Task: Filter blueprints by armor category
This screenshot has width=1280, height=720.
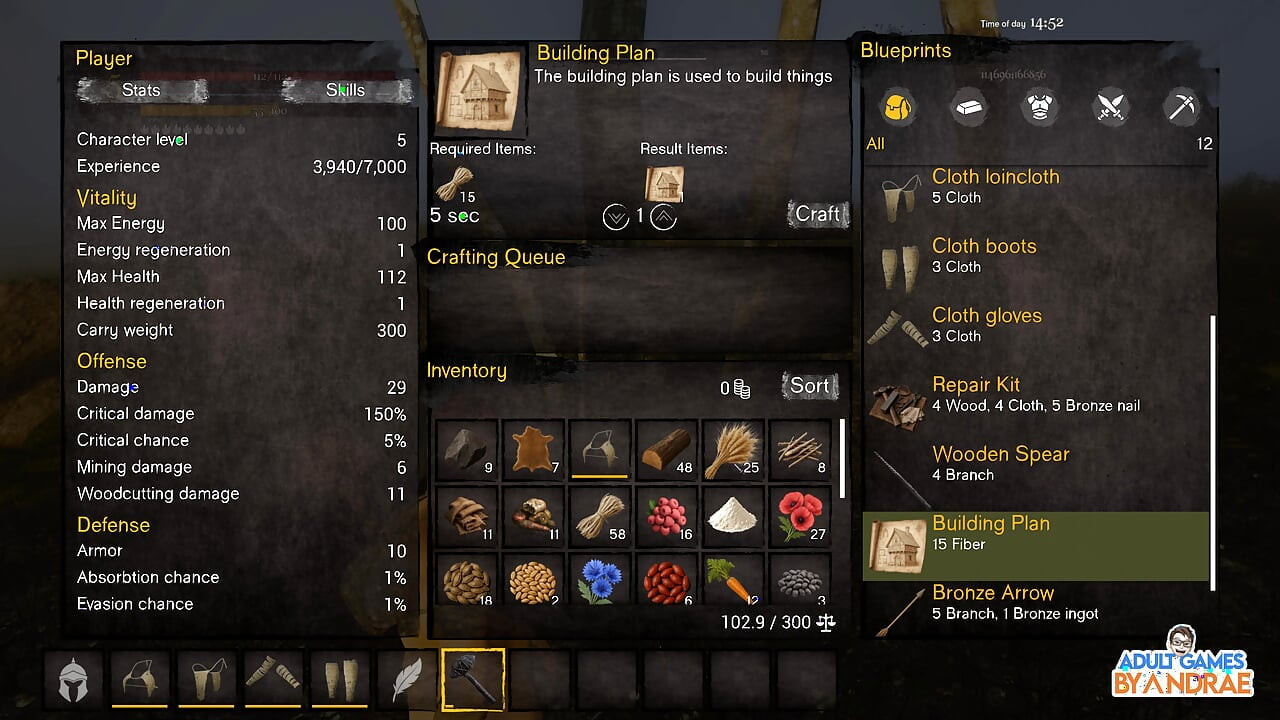Action: tap(1040, 107)
